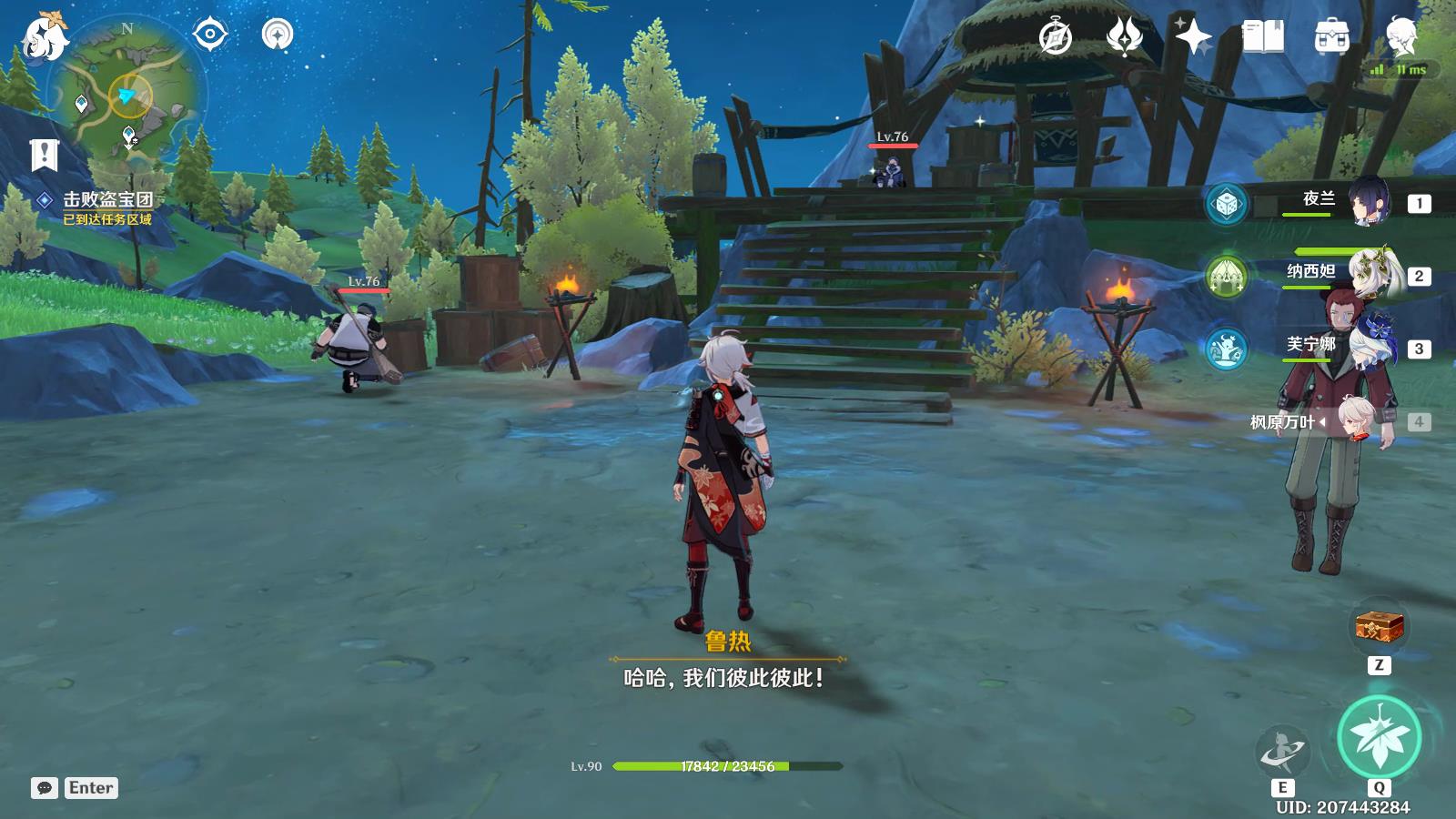Open the compass adventure handbook icon
The image size is (1456, 819).
click(1056, 37)
